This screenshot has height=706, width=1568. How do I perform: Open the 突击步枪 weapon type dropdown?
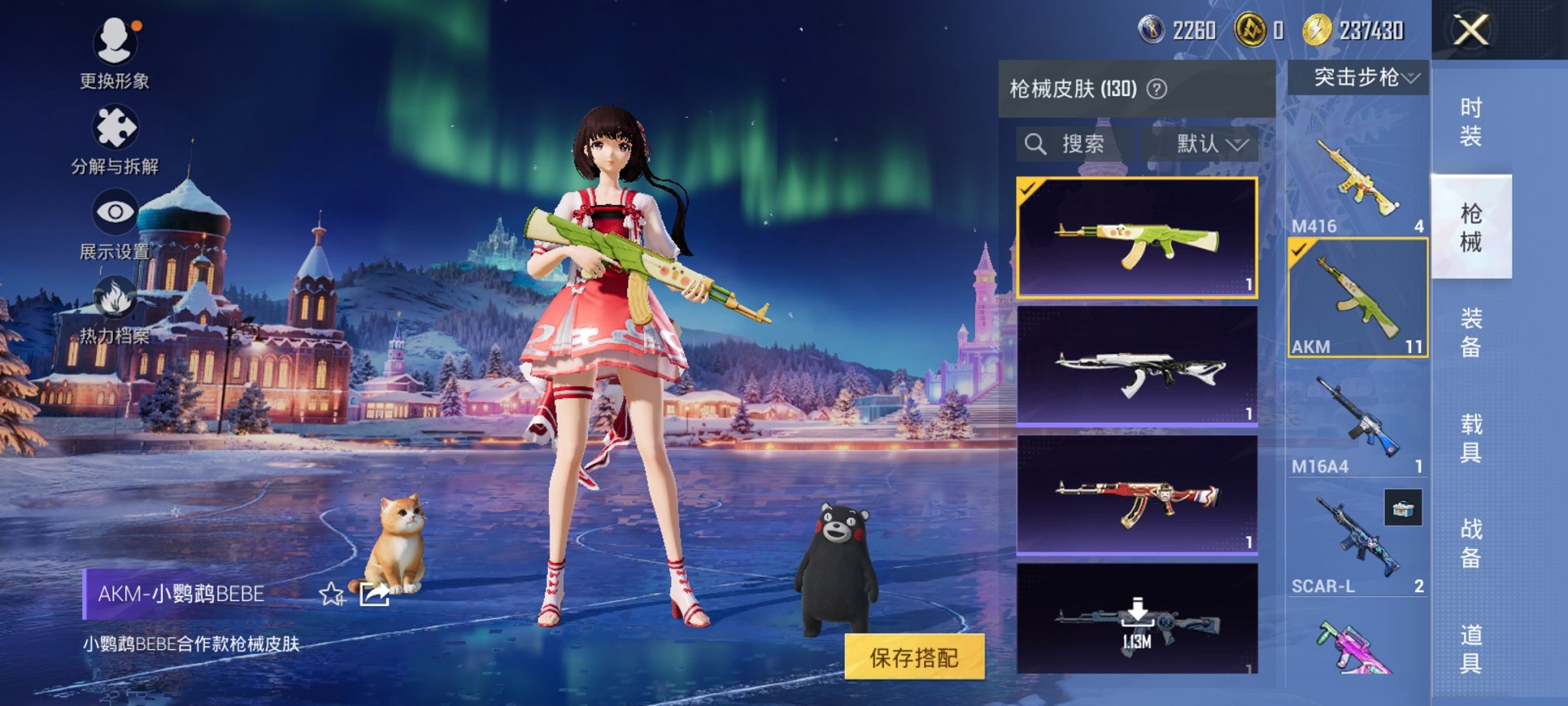[1358, 78]
